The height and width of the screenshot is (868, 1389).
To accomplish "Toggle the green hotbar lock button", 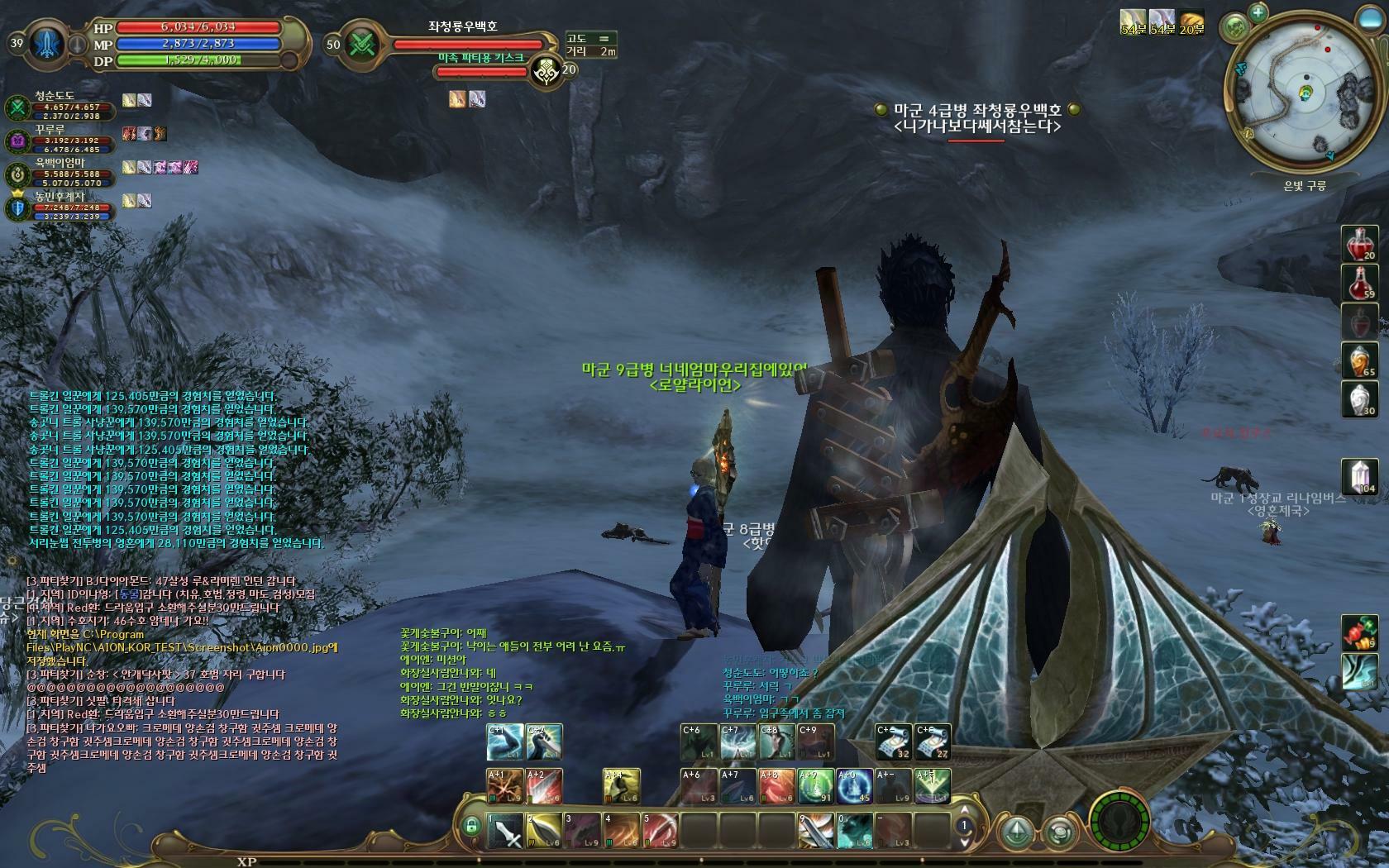I will click(x=471, y=826).
